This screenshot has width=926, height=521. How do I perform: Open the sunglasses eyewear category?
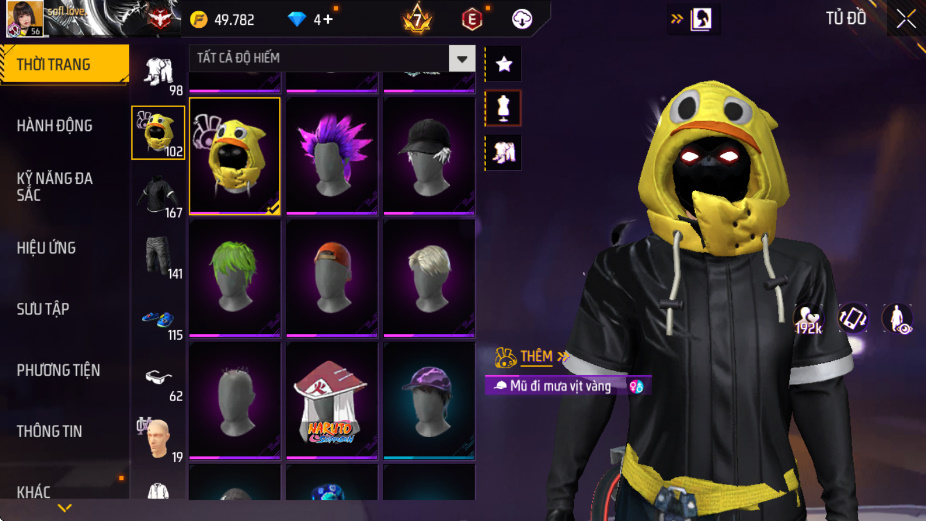(158, 378)
